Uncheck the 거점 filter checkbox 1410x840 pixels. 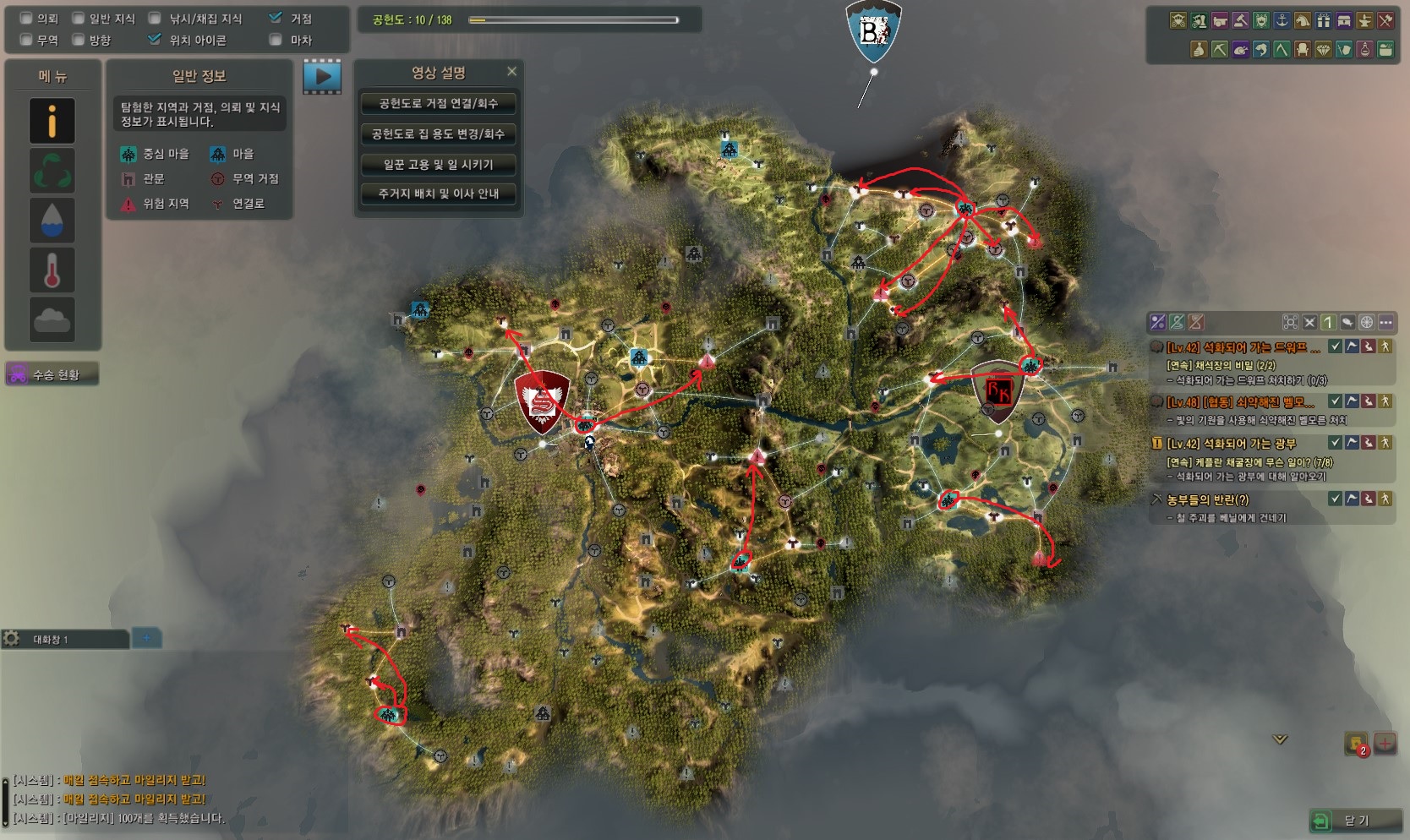tap(276, 18)
